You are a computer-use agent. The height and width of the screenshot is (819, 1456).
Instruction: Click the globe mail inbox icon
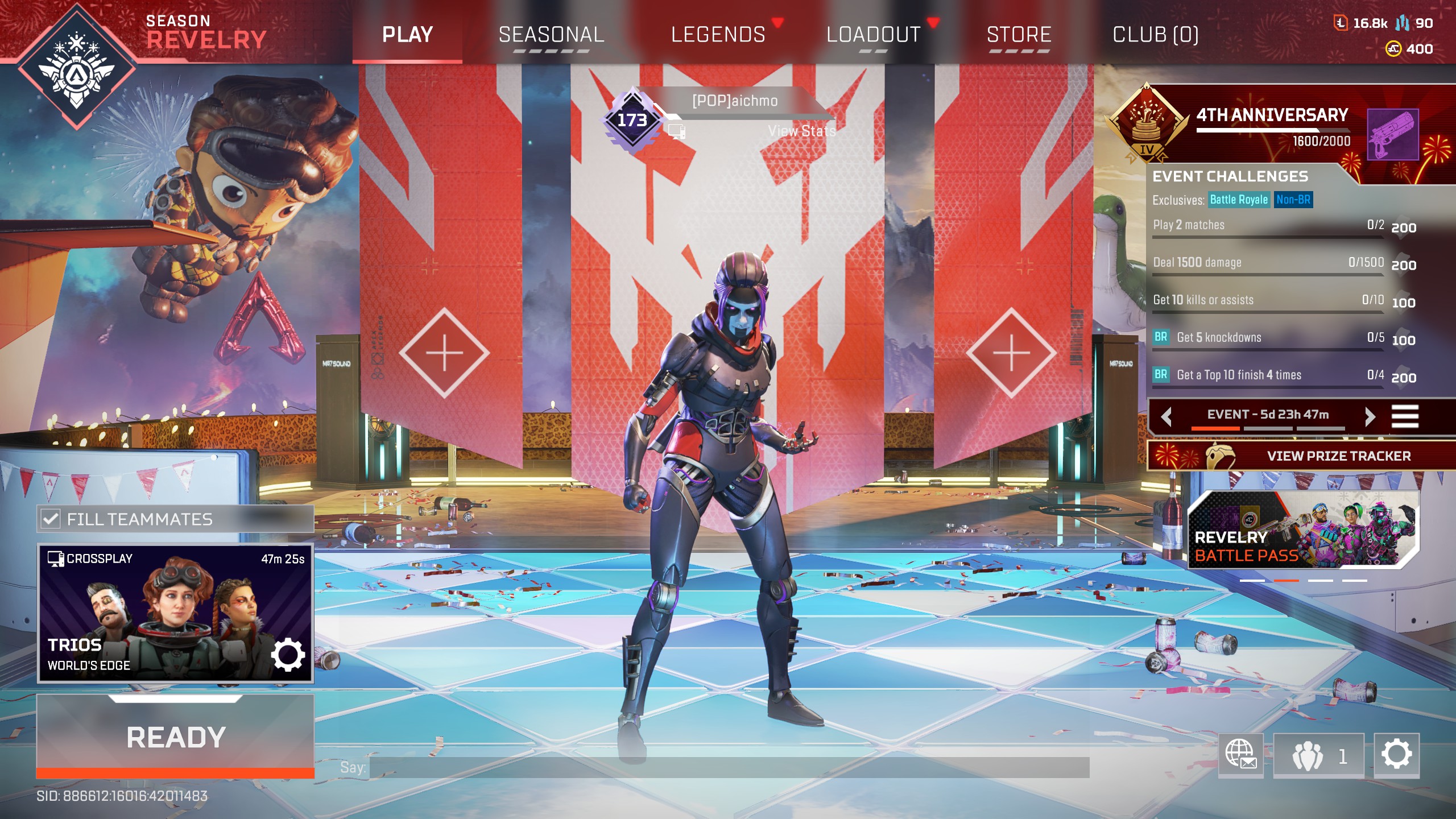[x=1240, y=755]
